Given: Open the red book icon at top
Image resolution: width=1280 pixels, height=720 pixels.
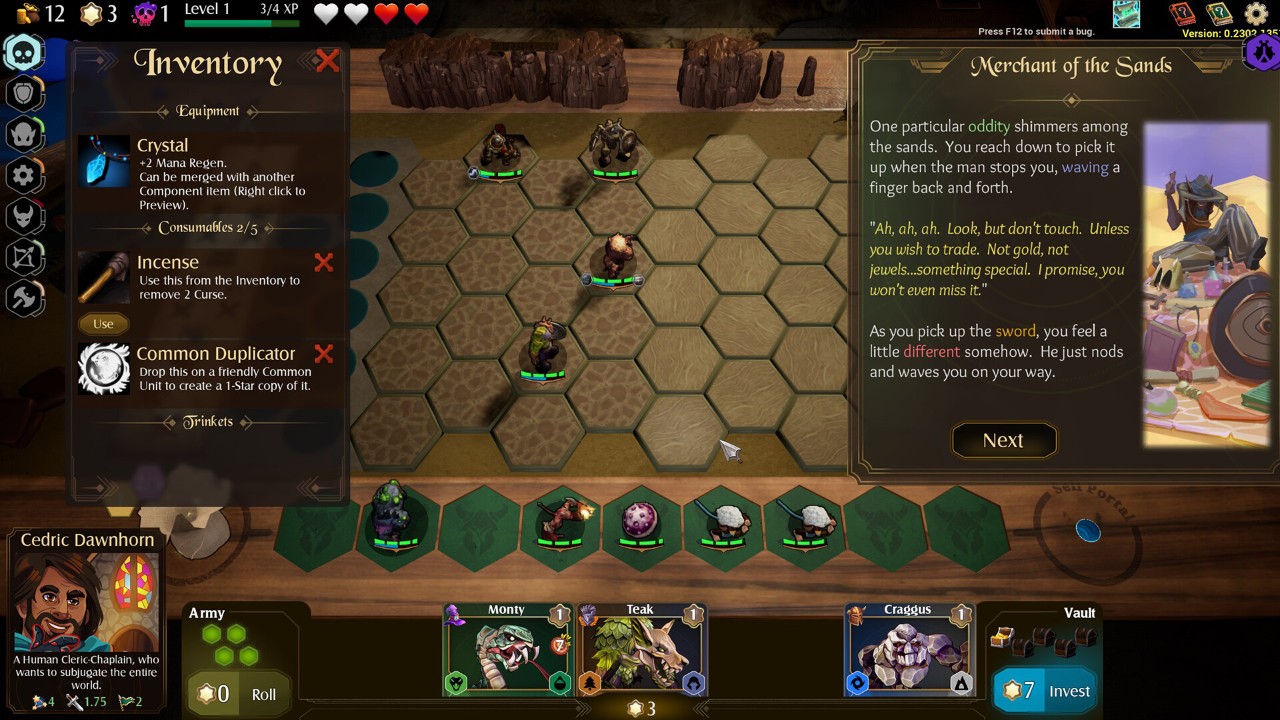Looking at the screenshot, I should click(1183, 14).
